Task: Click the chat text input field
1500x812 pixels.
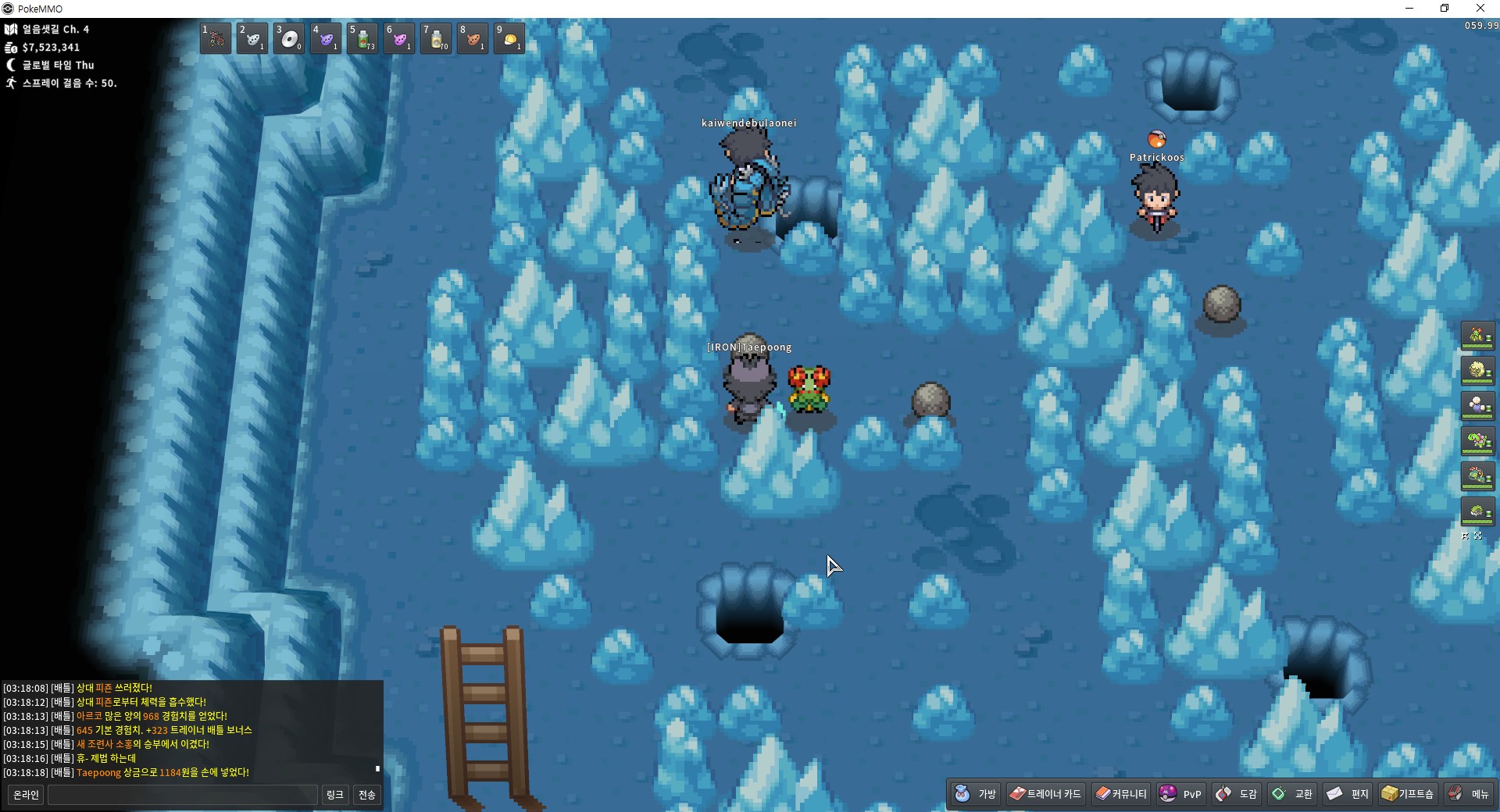Action: pos(183,795)
